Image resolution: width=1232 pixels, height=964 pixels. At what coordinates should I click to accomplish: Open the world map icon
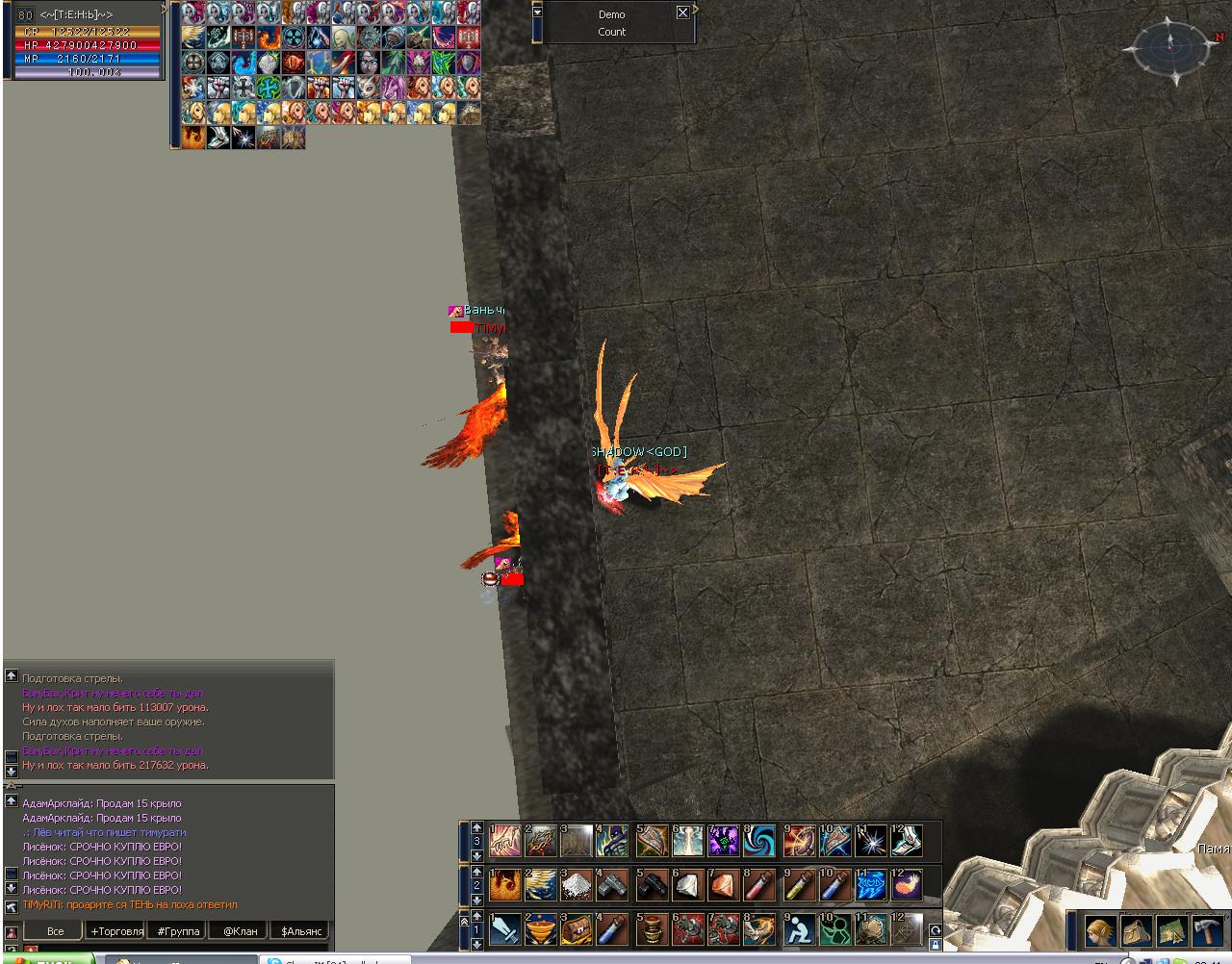pyautogui.click(x=1172, y=931)
